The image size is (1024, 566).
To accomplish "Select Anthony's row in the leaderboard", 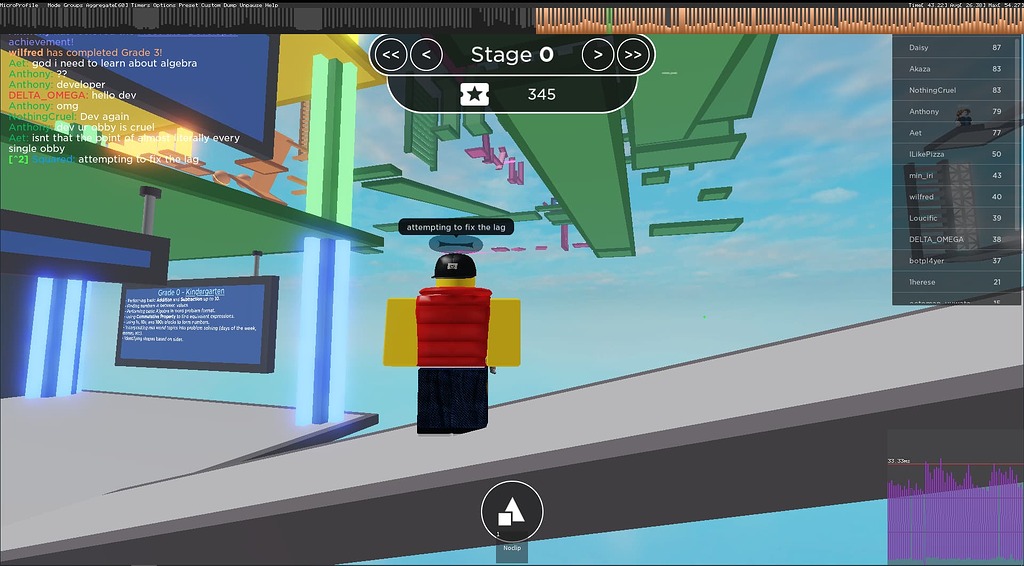I will (948, 112).
